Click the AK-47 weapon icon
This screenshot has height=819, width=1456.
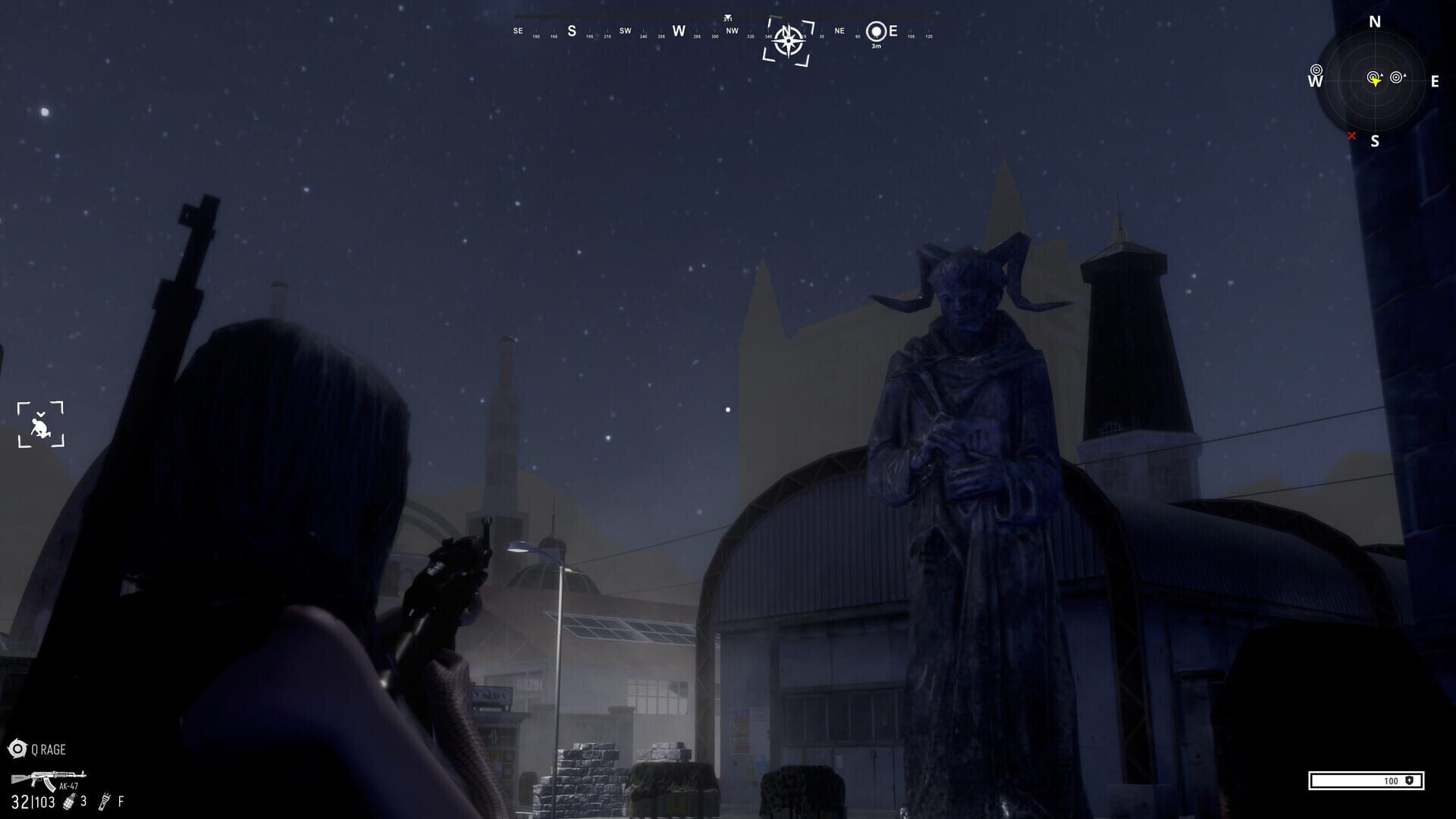[47, 777]
